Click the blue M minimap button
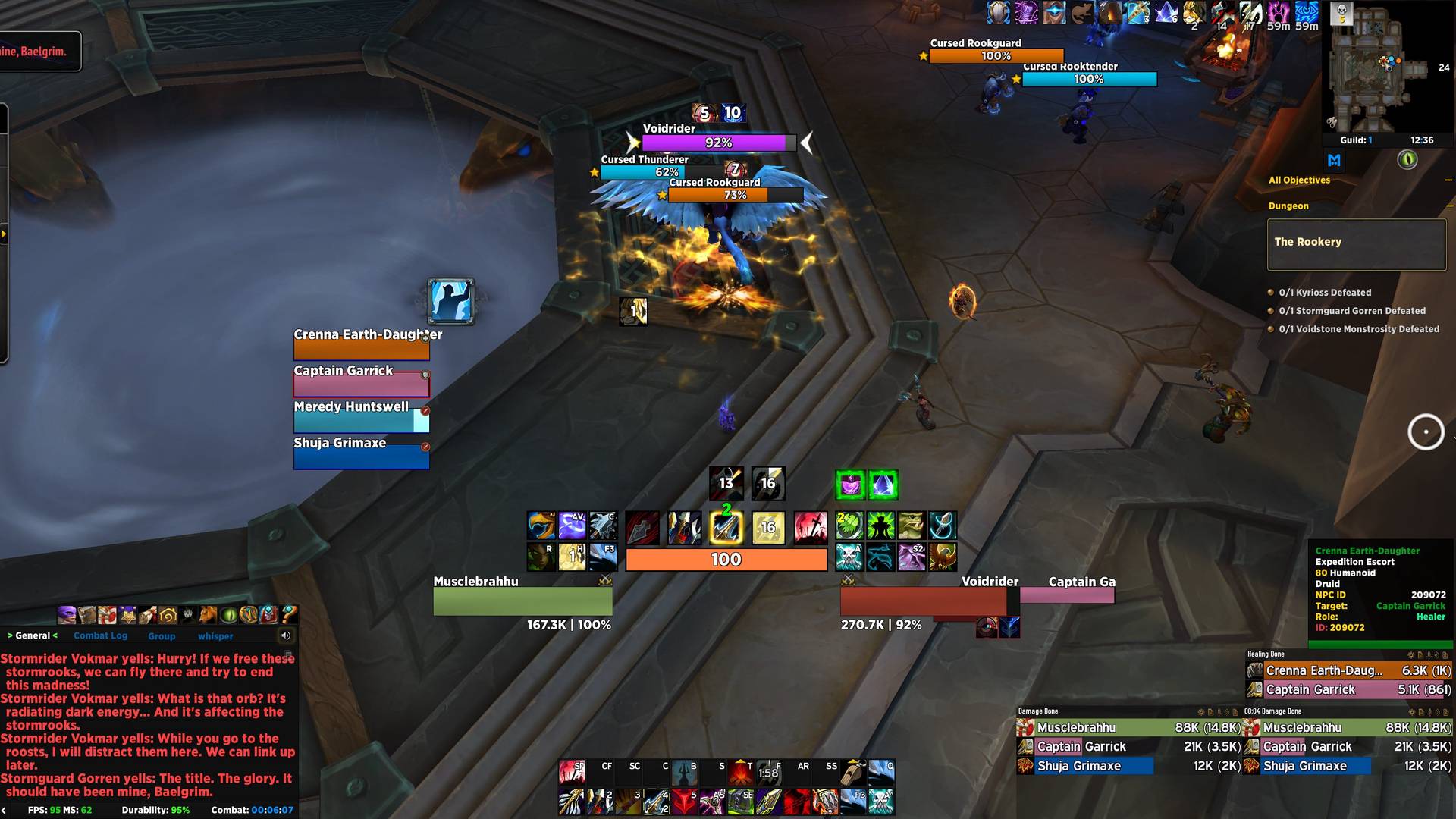This screenshot has height=819, width=1456. (1334, 160)
